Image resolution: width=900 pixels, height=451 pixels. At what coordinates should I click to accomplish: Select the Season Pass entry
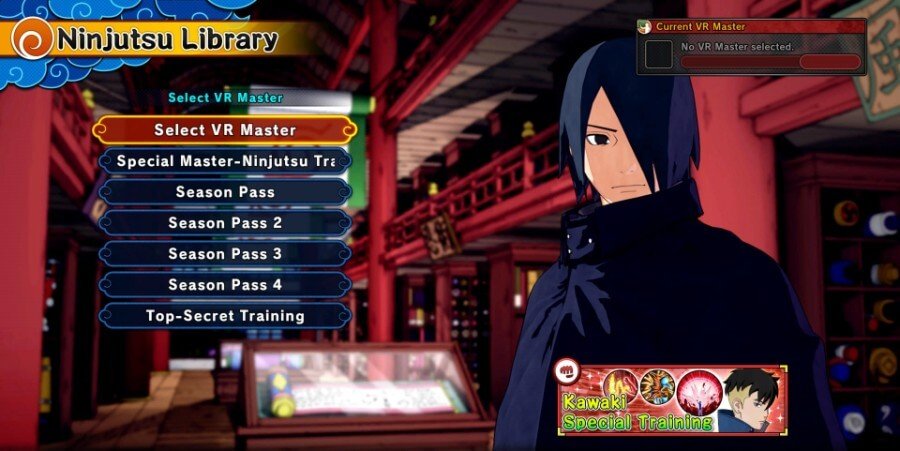coord(225,192)
